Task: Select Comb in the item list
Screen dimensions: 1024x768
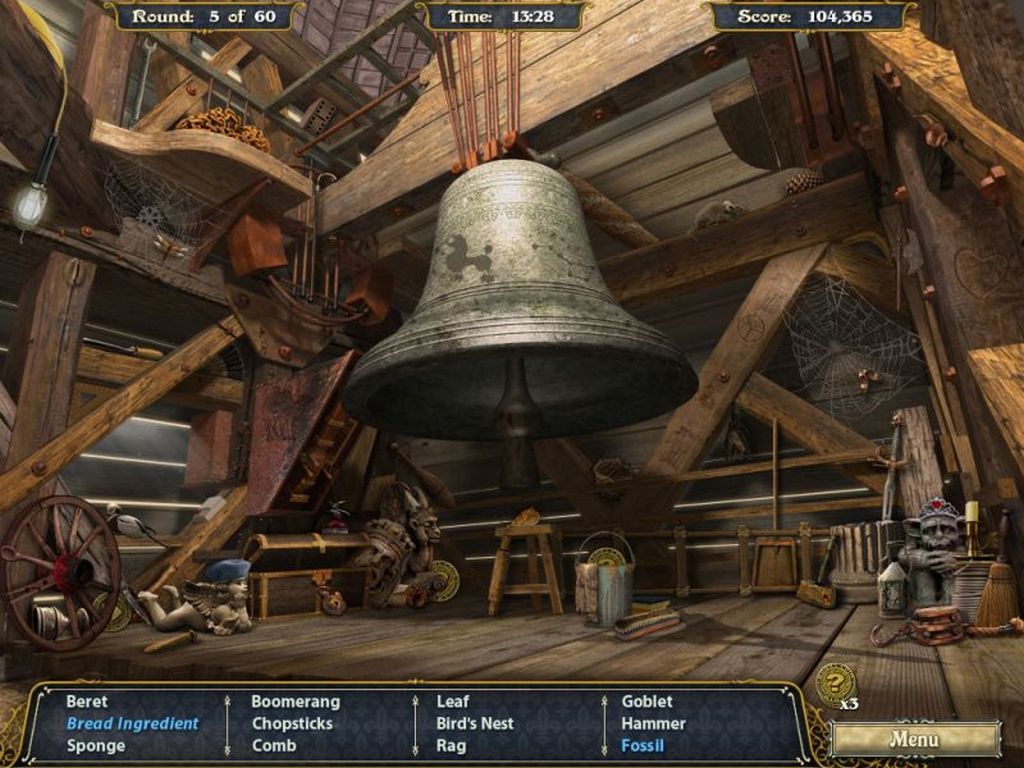Action: [273, 746]
